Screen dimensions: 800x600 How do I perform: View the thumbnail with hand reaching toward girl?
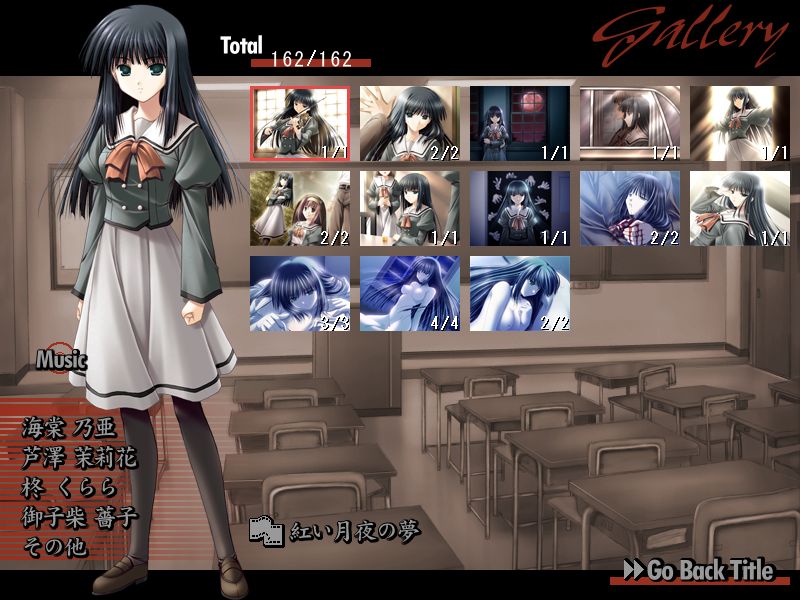(x=409, y=123)
